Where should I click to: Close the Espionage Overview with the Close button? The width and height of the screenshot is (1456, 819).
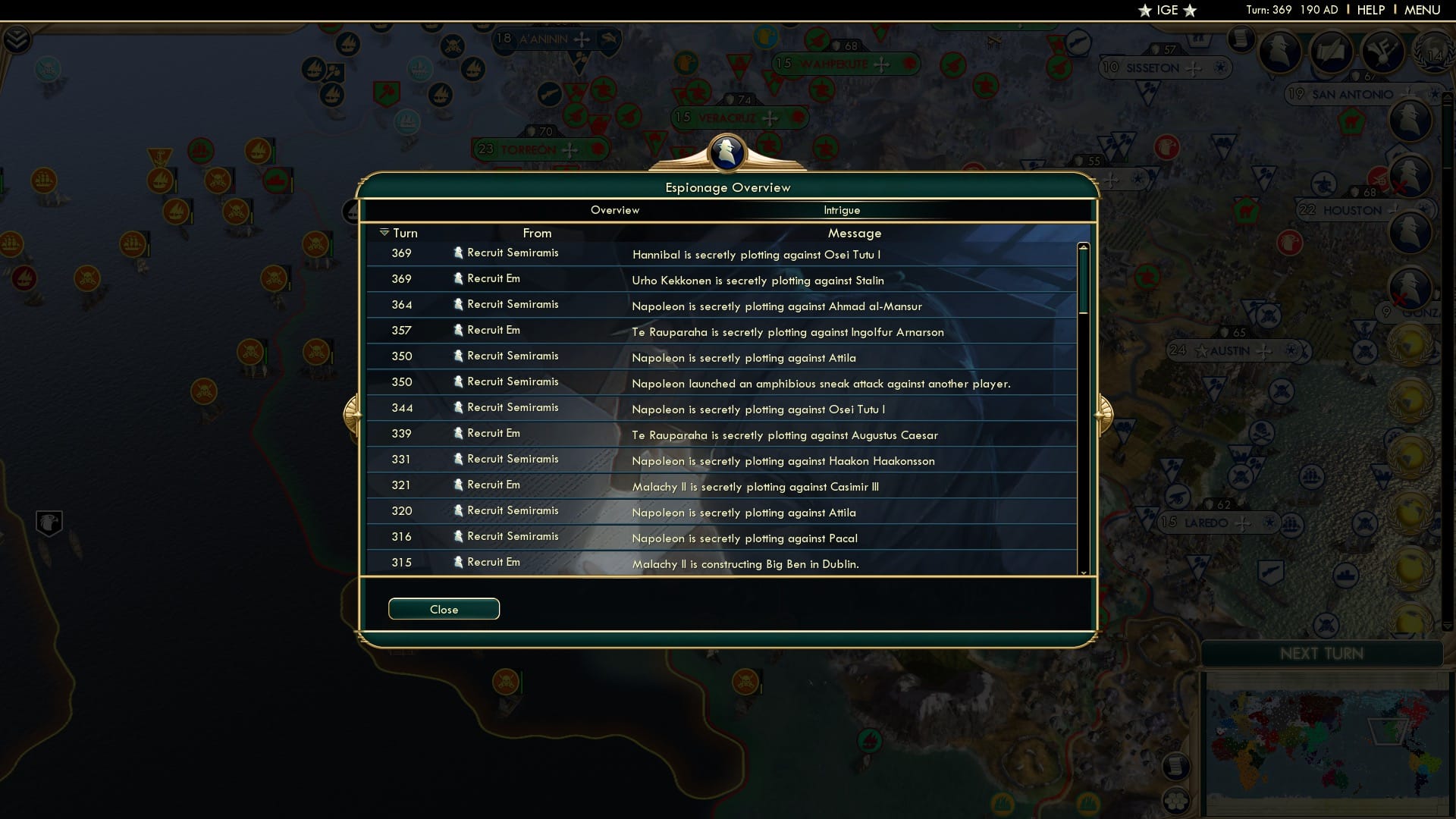[x=444, y=608]
